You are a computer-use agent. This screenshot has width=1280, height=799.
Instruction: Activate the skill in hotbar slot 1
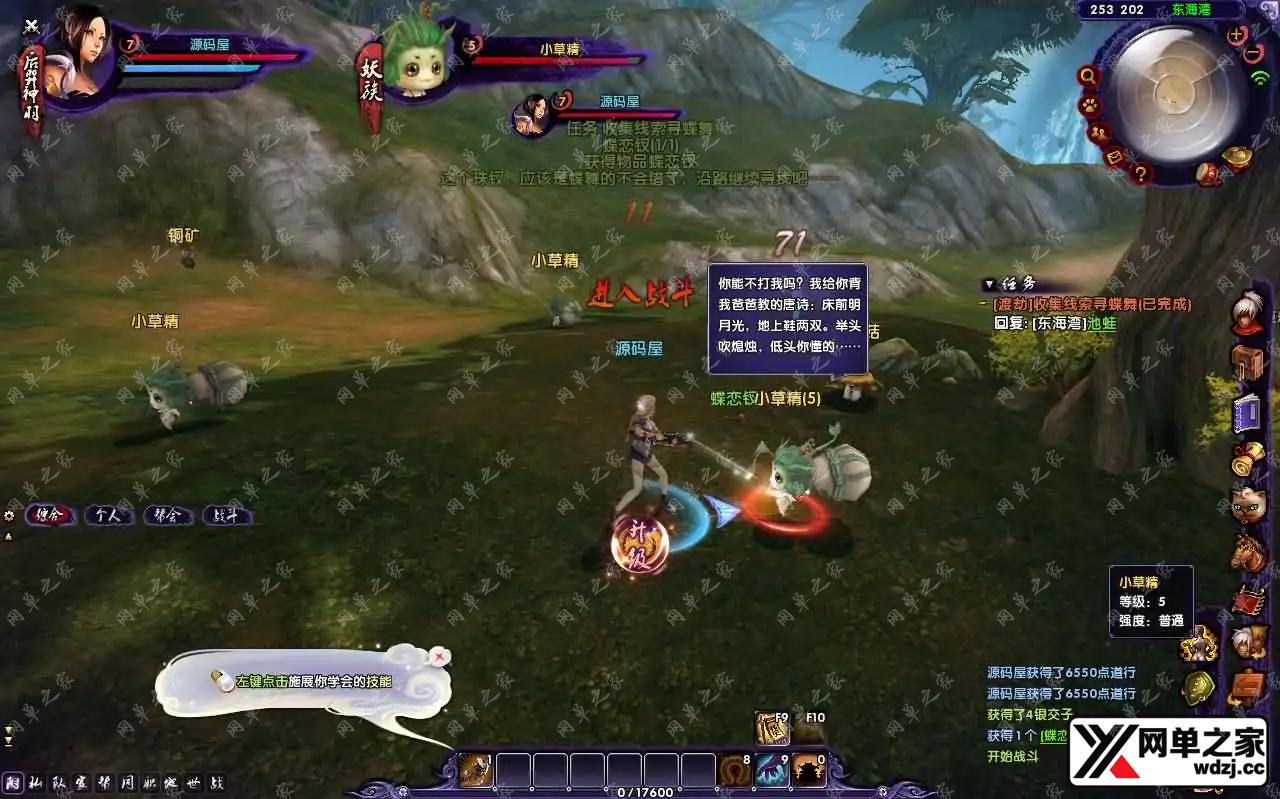point(475,770)
